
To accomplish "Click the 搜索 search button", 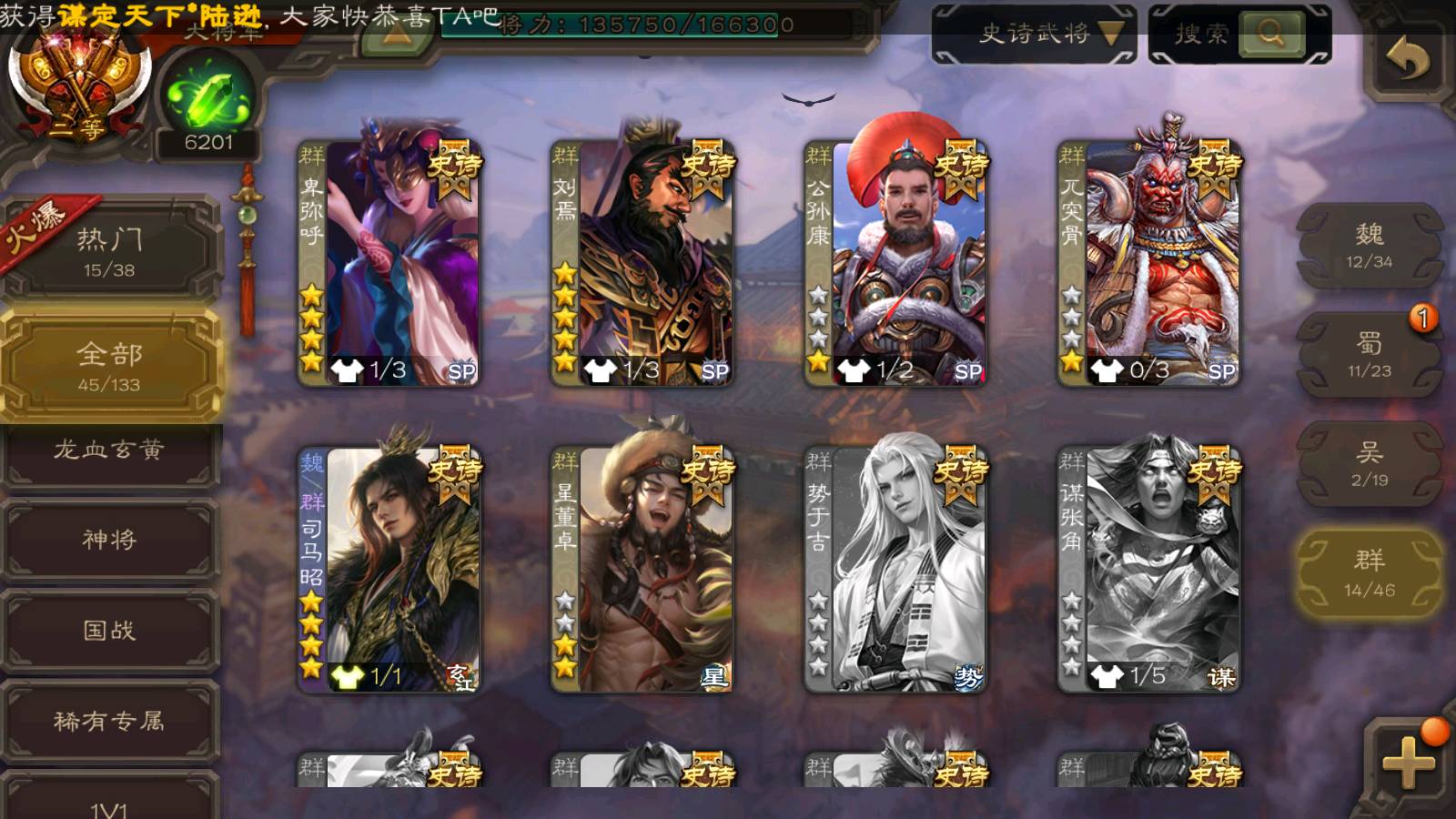I will point(1269,35).
